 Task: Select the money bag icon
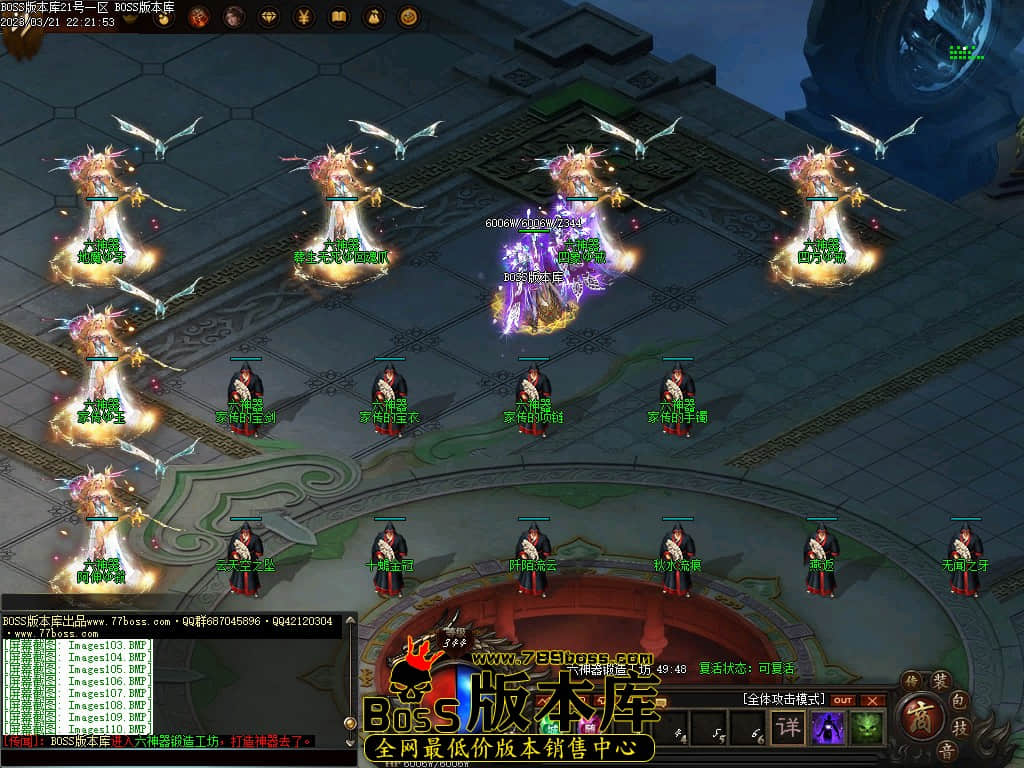(373, 17)
